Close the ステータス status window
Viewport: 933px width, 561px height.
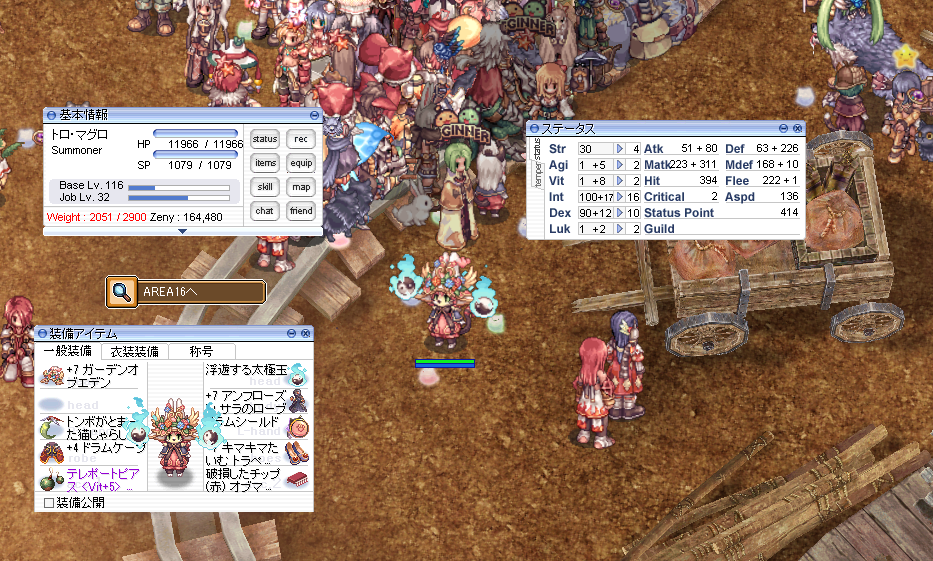click(797, 129)
